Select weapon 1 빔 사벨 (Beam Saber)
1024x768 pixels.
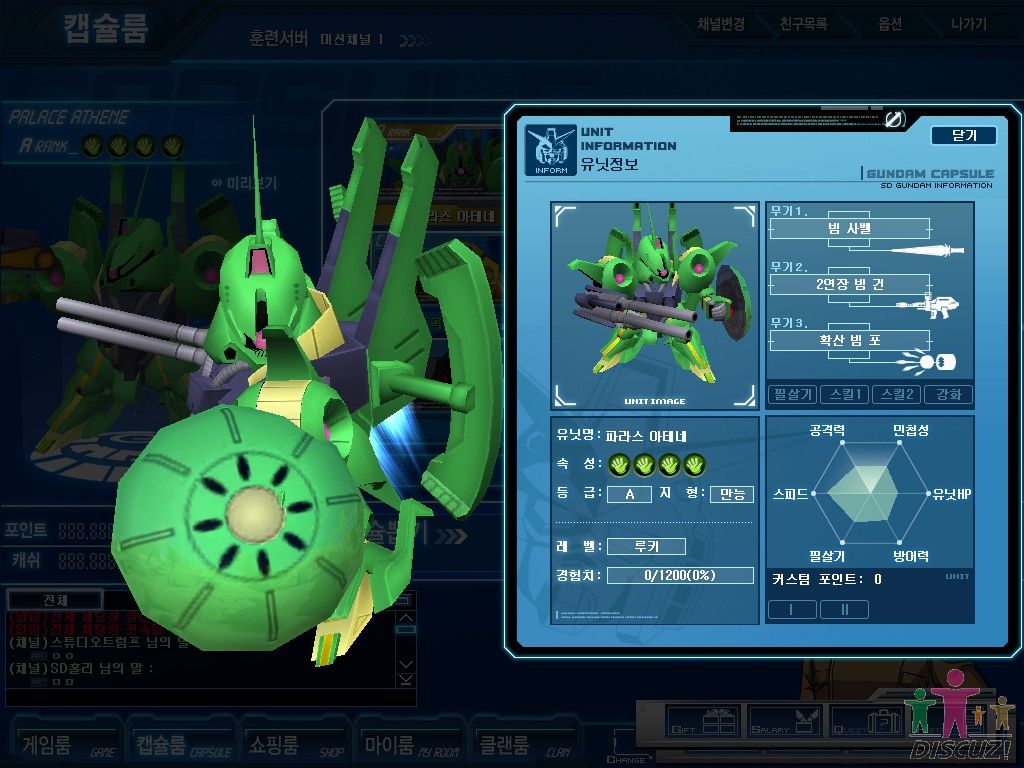pyautogui.click(x=849, y=229)
